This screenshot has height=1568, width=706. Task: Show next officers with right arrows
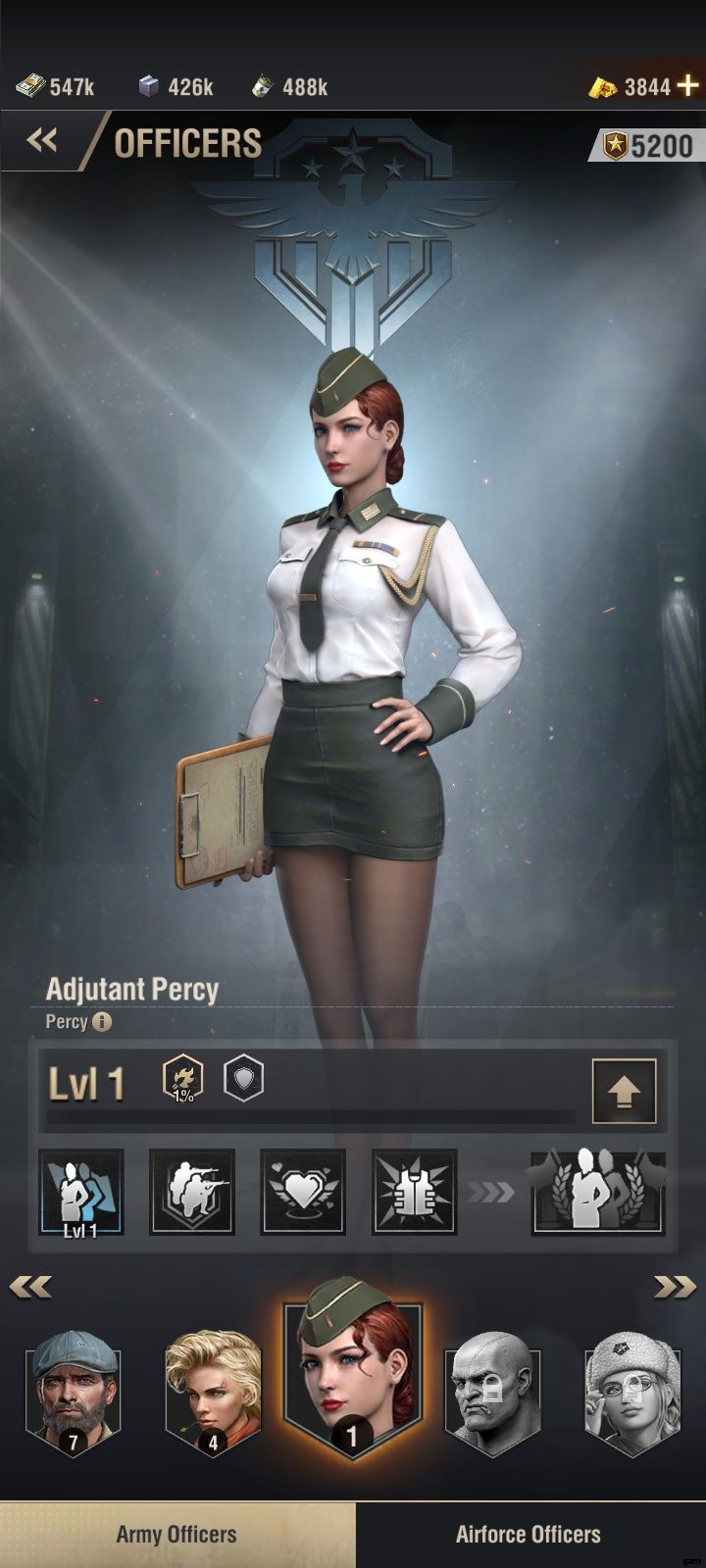click(x=675, y=1287)
